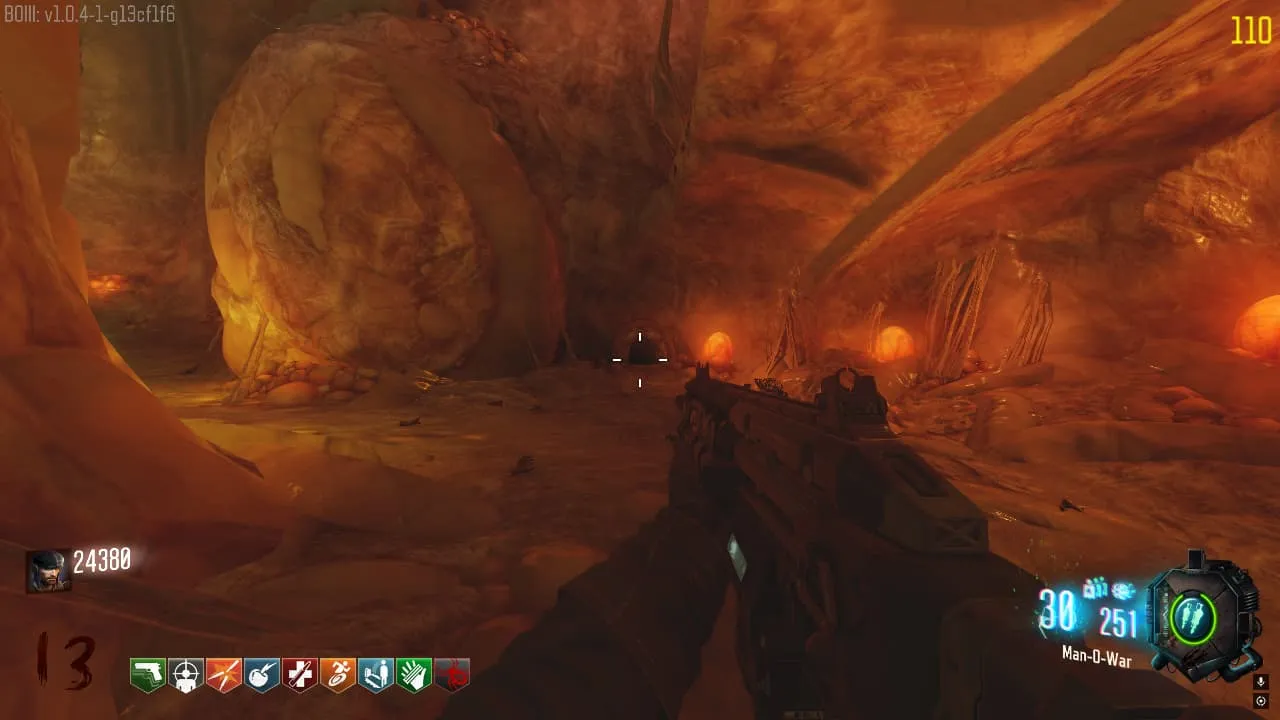Toggle the microphone overlay button

pyautogui.click(x=1260, y=682)
